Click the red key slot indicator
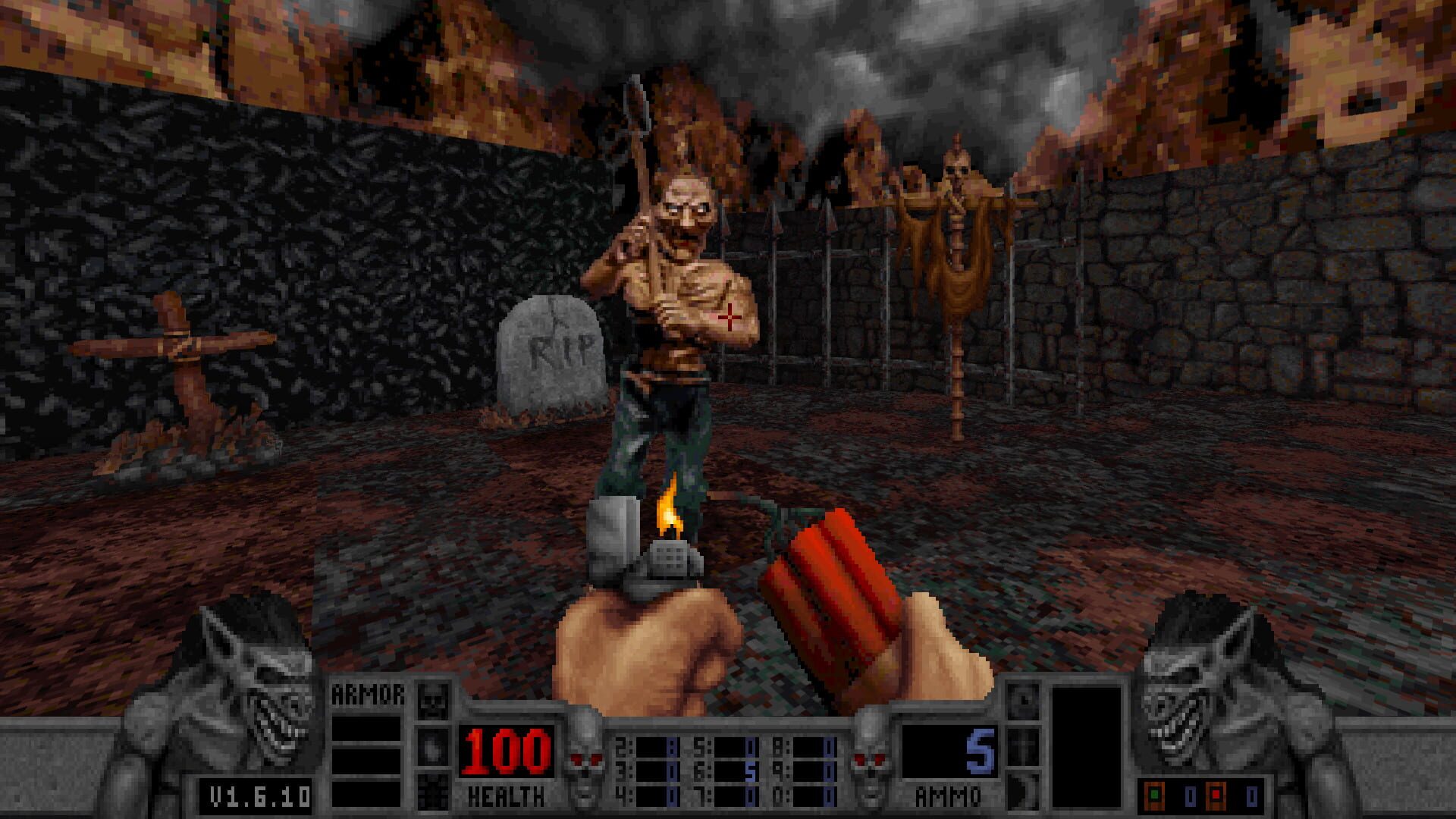This screenshot has height=819, width=1456. [x=1217, y=795]
